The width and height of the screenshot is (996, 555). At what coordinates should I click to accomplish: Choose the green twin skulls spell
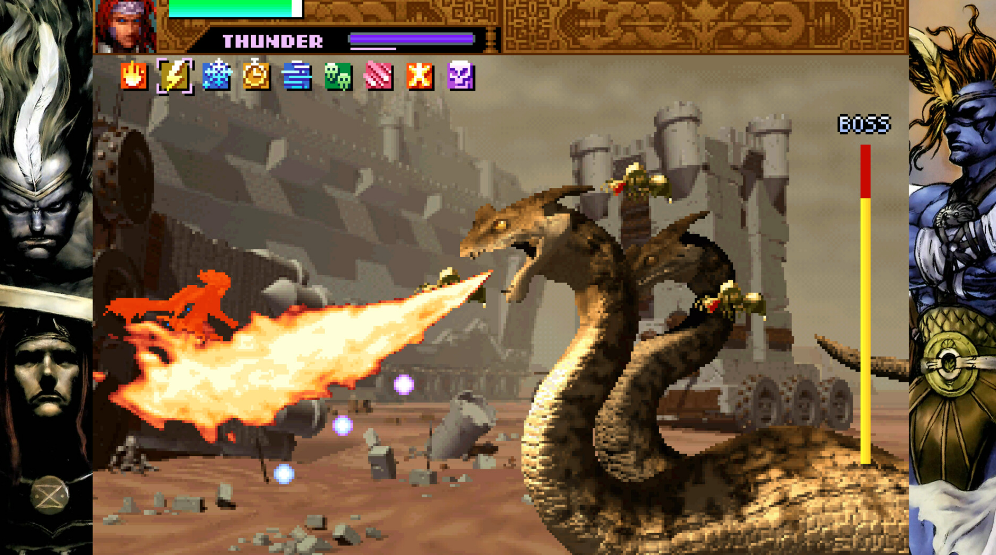click(x=338, y=76)
